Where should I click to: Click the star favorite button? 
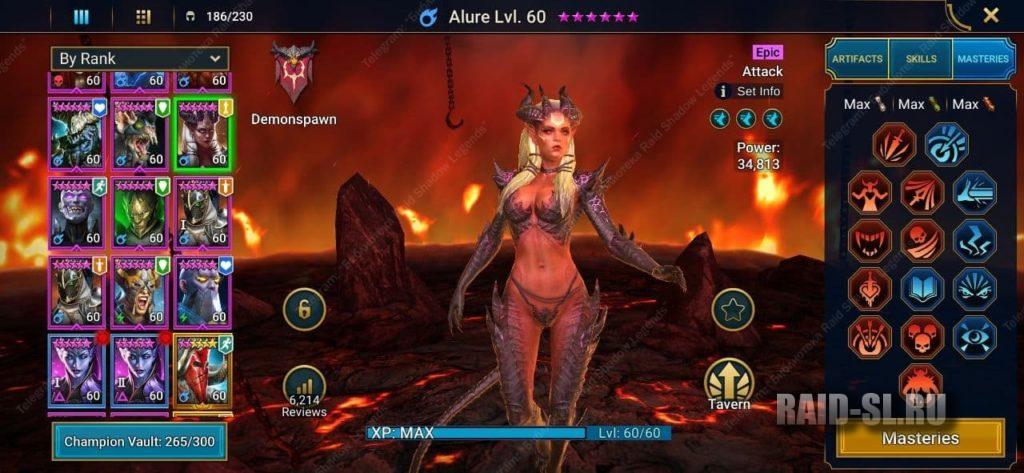(732, 309)
